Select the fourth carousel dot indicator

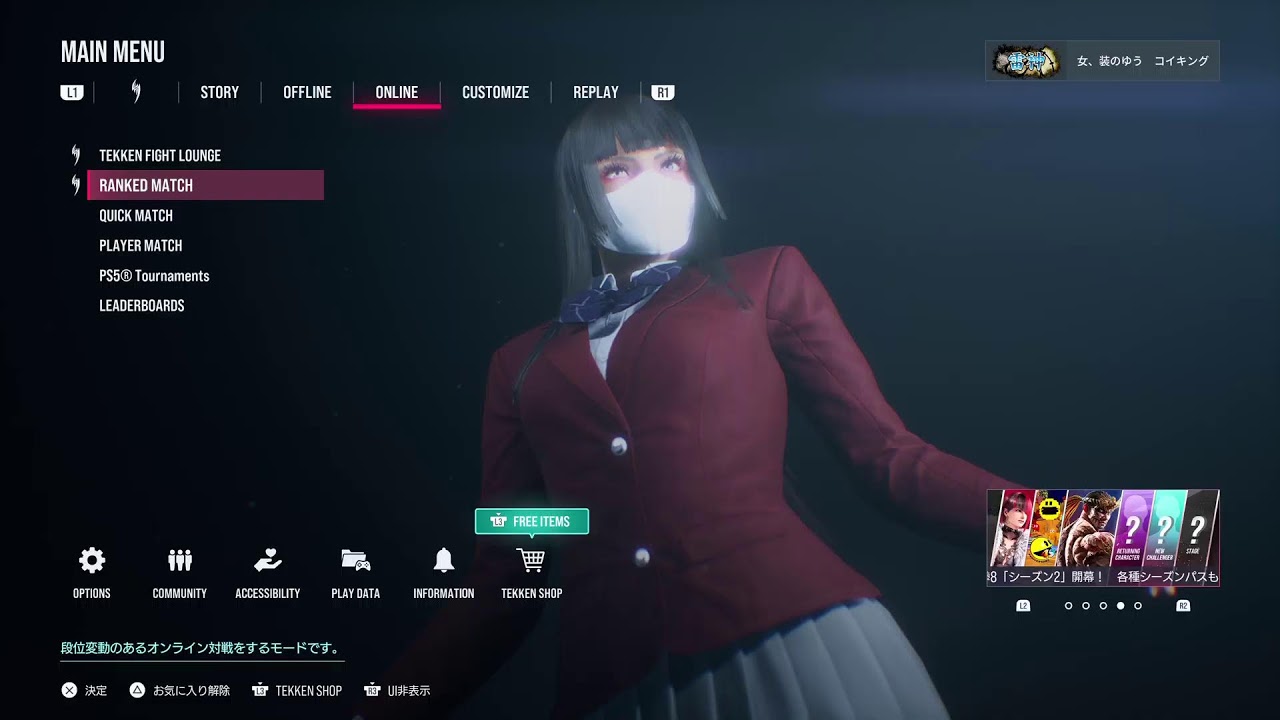[1121, 606]
